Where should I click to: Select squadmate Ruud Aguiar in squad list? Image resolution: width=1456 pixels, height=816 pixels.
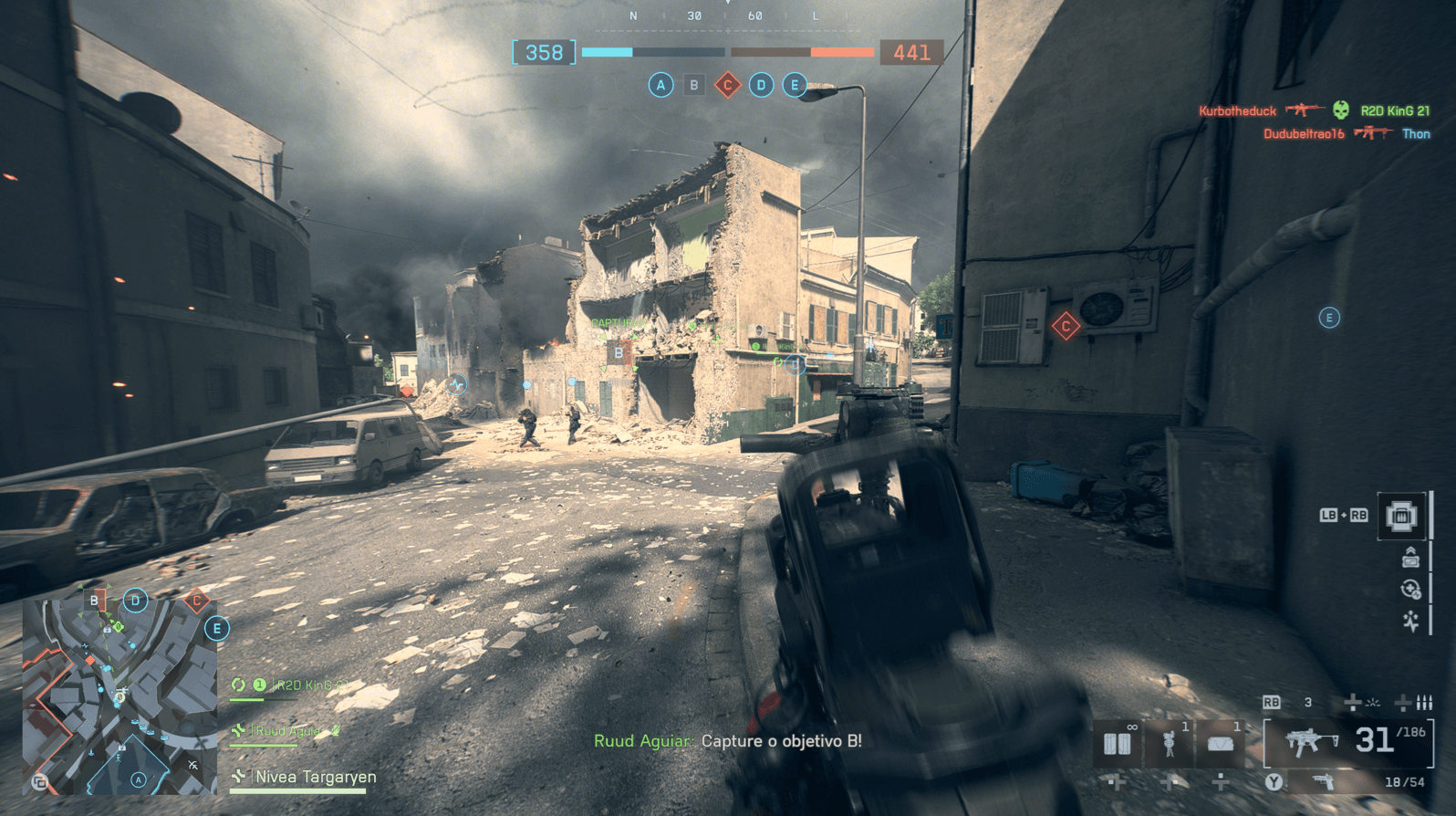(x=287, y=731)
